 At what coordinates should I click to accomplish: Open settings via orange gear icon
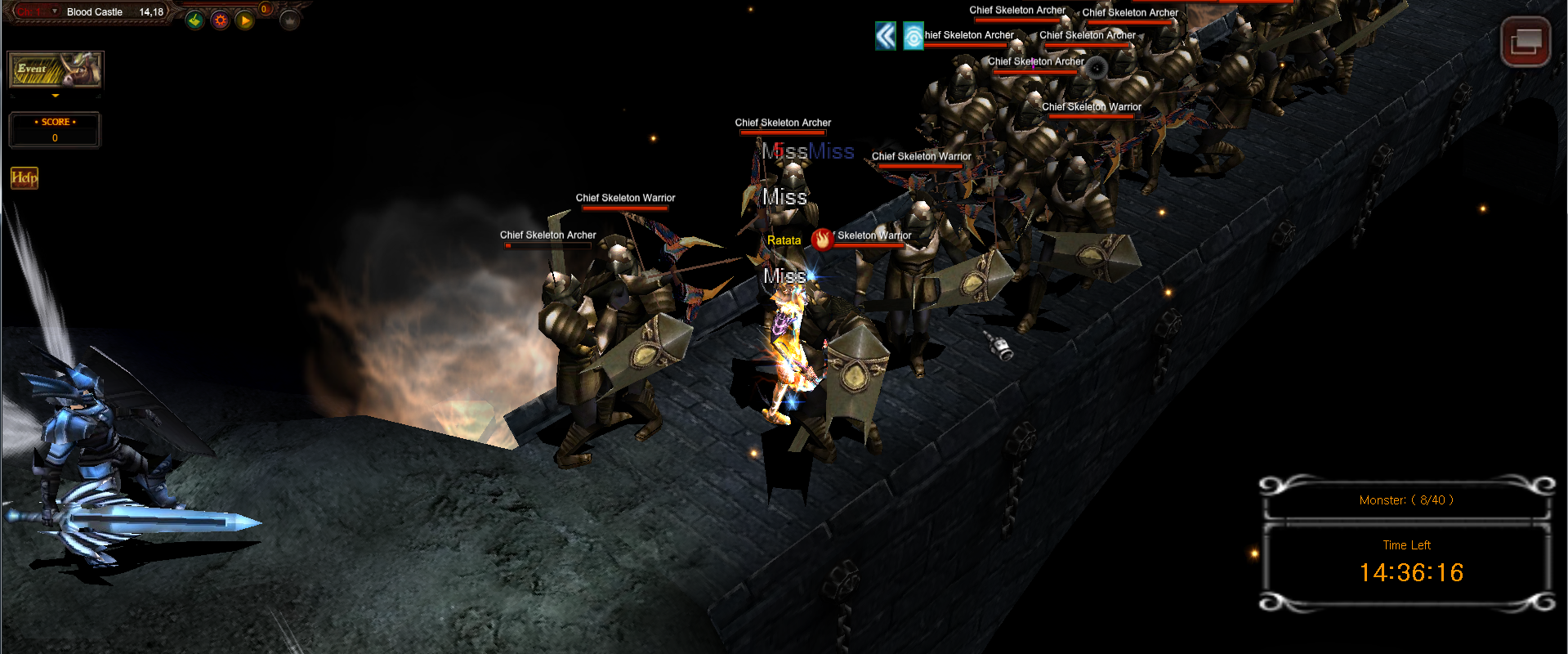[220, 20]
